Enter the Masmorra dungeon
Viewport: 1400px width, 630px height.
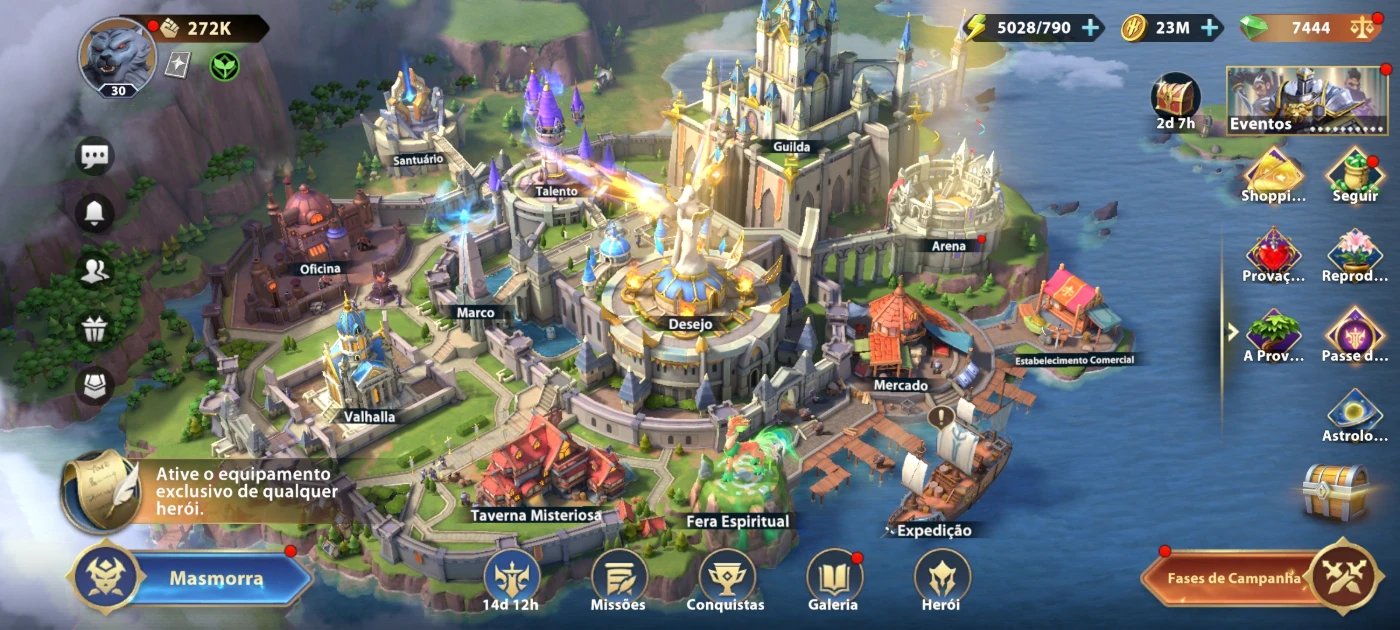tap(215, 578)
